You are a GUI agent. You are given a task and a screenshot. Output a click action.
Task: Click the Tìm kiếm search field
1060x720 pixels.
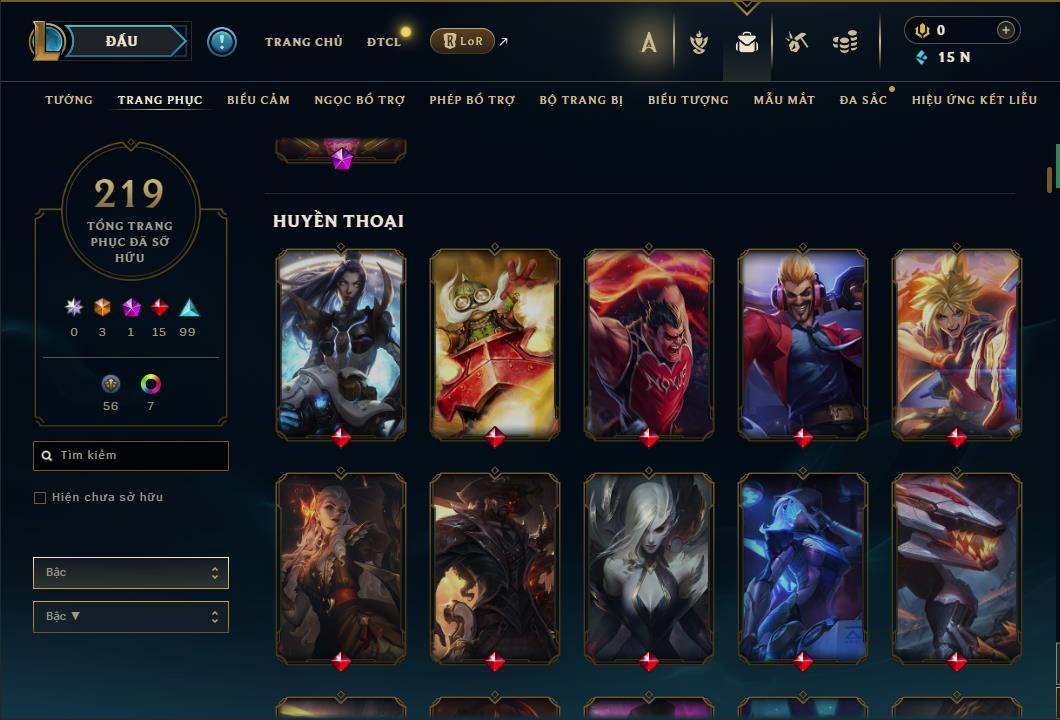tap(131, 456)
